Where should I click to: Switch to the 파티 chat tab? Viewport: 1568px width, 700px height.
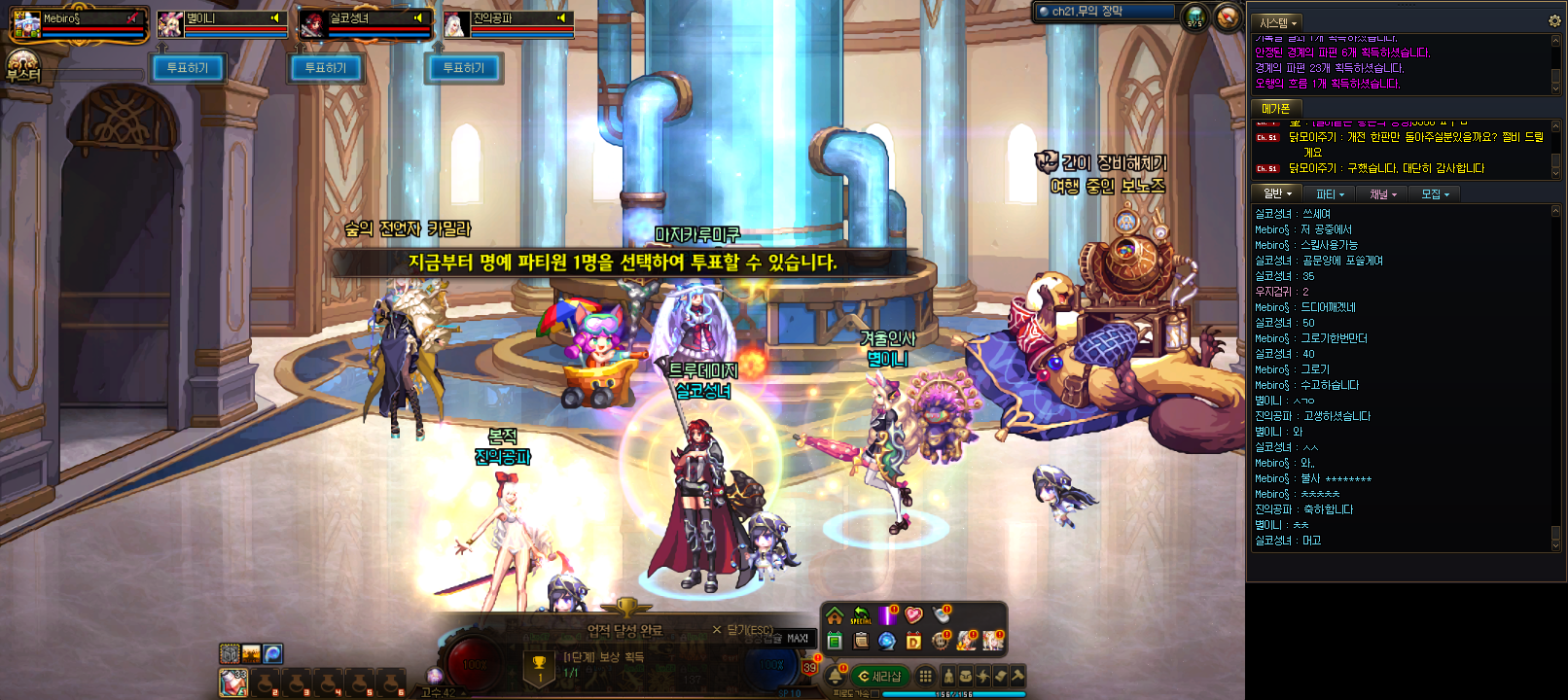pos(1329,194)
